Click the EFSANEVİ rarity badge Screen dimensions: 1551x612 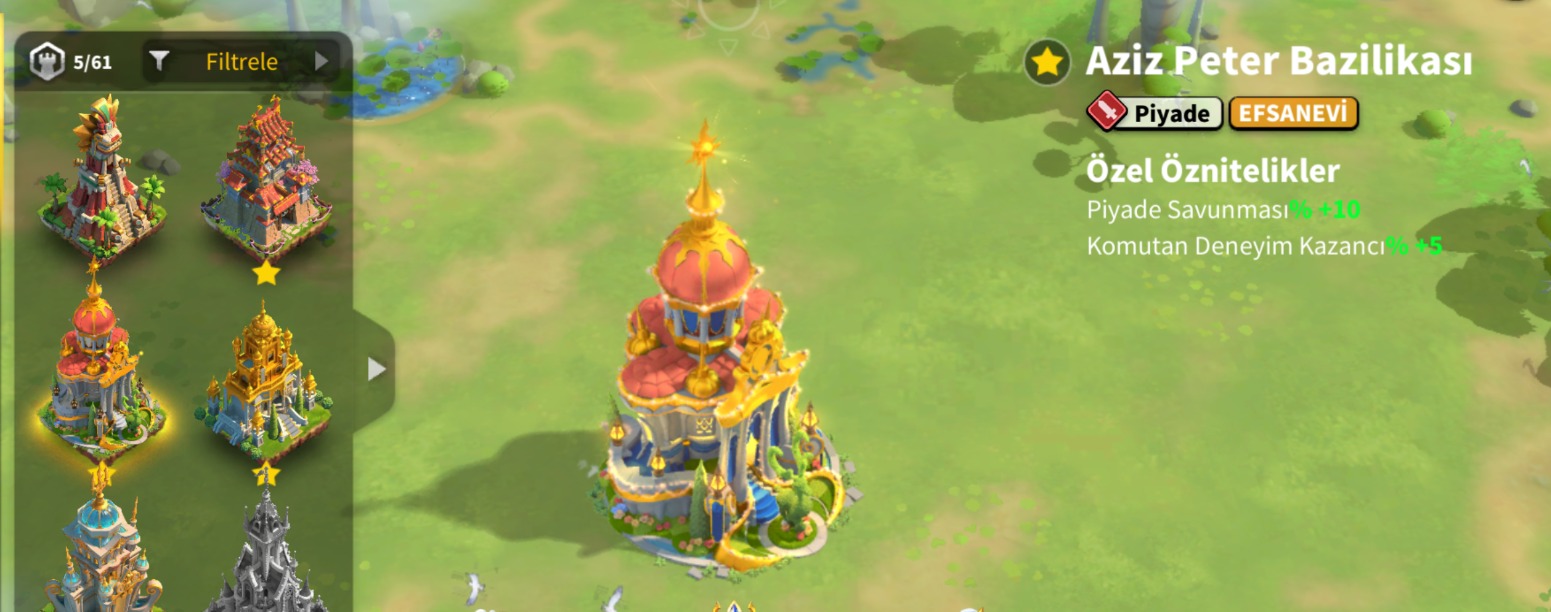point(1293,114)
